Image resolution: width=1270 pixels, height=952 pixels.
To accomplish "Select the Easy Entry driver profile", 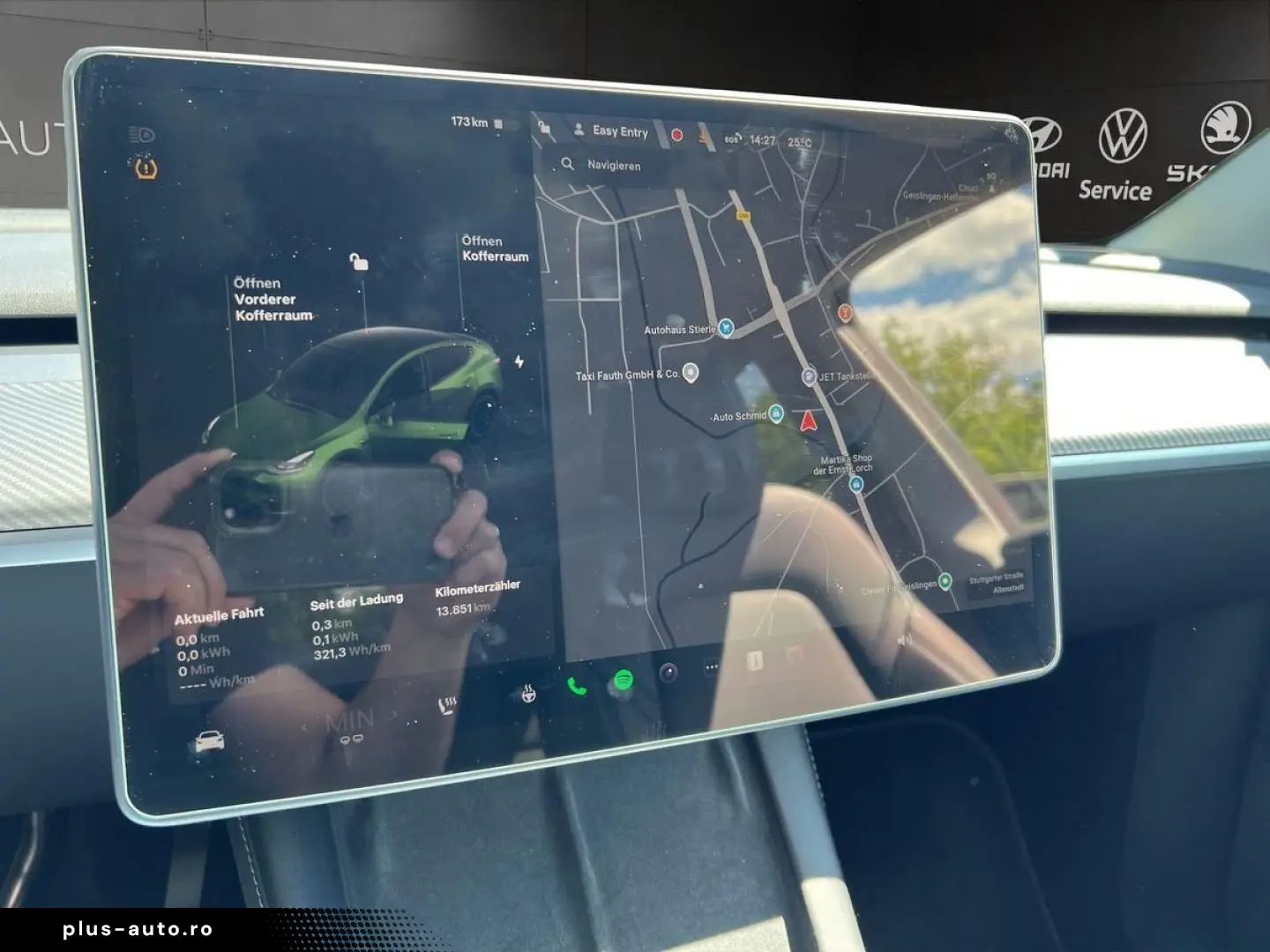I will pos(619,130).
